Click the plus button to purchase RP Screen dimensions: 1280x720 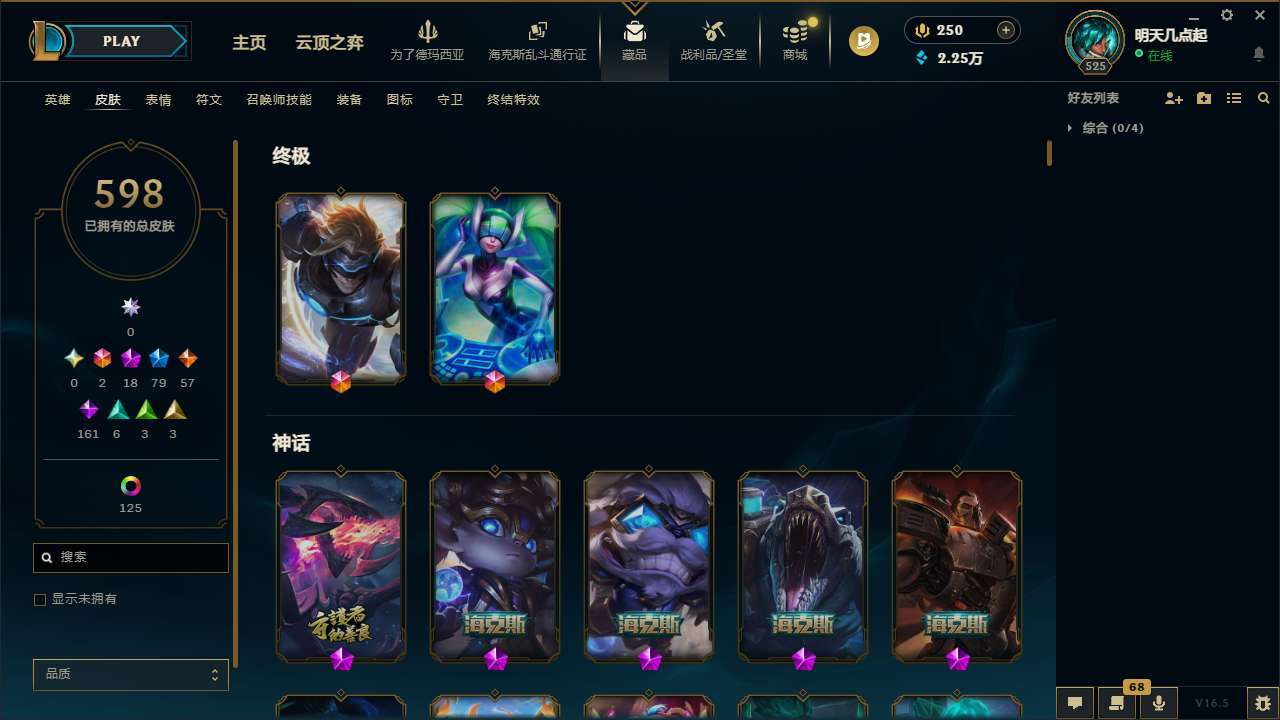1004,30
